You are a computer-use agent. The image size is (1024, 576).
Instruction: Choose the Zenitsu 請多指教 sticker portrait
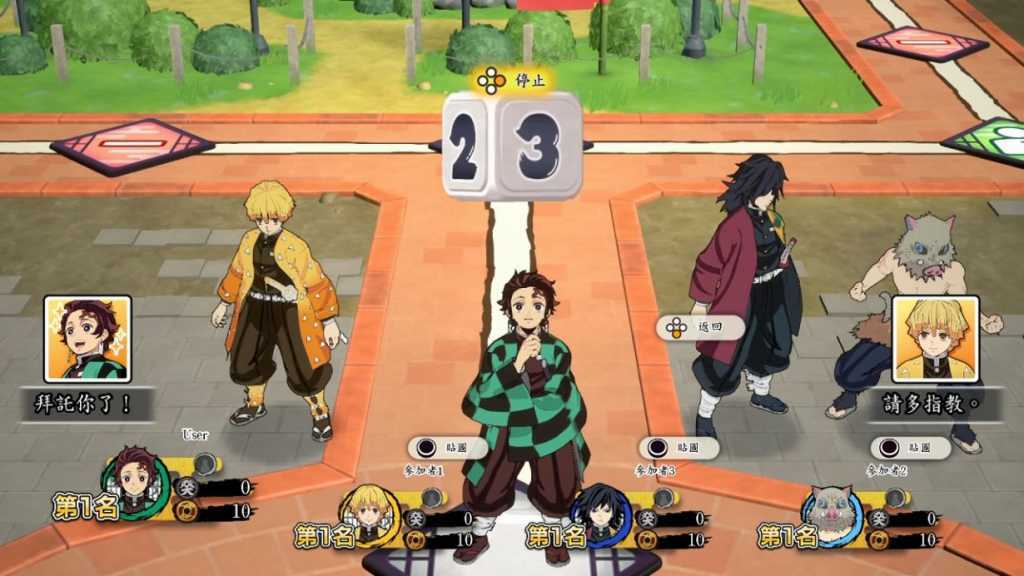pyautogui.click(x=935, y=339)
